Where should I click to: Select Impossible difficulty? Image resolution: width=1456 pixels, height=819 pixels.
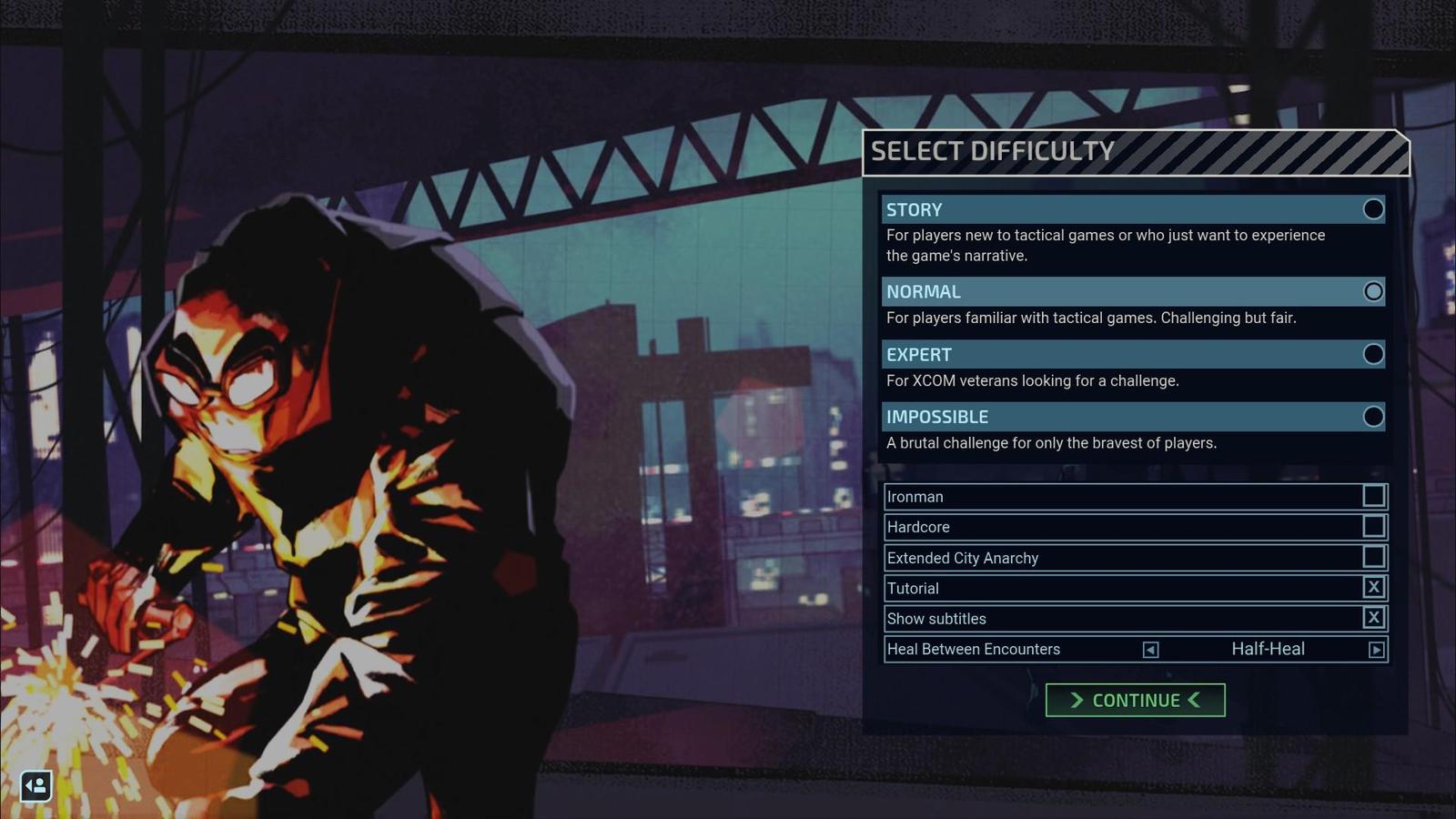[x=1373, y=417]
